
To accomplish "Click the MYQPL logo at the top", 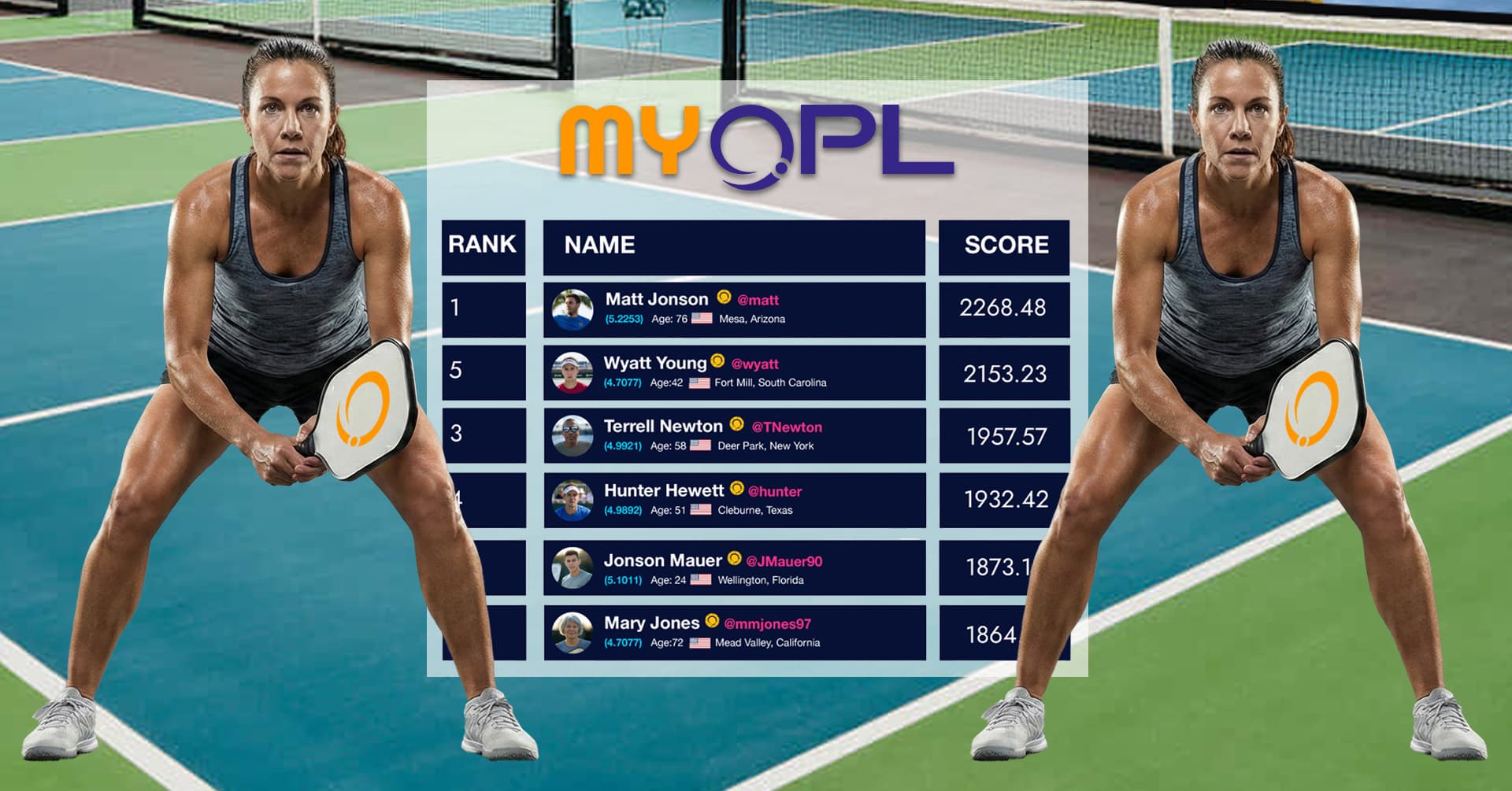I will point(756,138).
